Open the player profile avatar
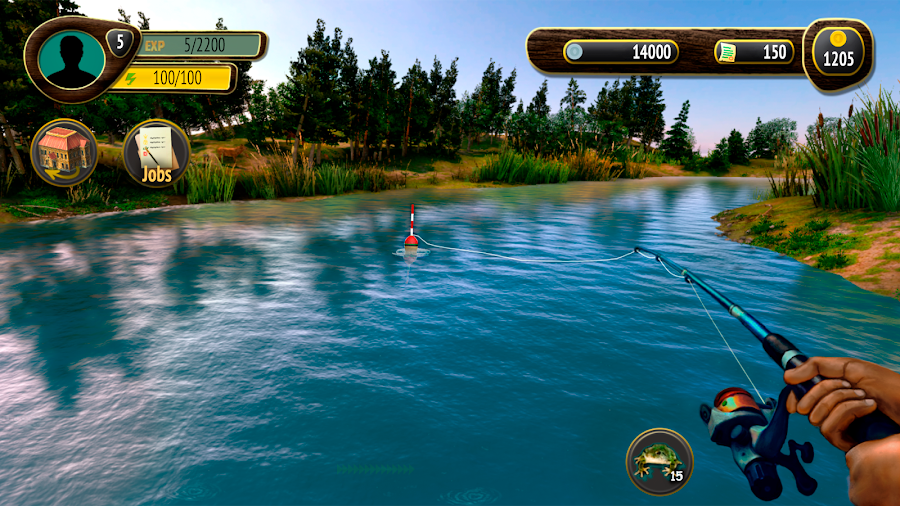The width and height of the screenshot is (900, 506). click(x=71, y=59)
